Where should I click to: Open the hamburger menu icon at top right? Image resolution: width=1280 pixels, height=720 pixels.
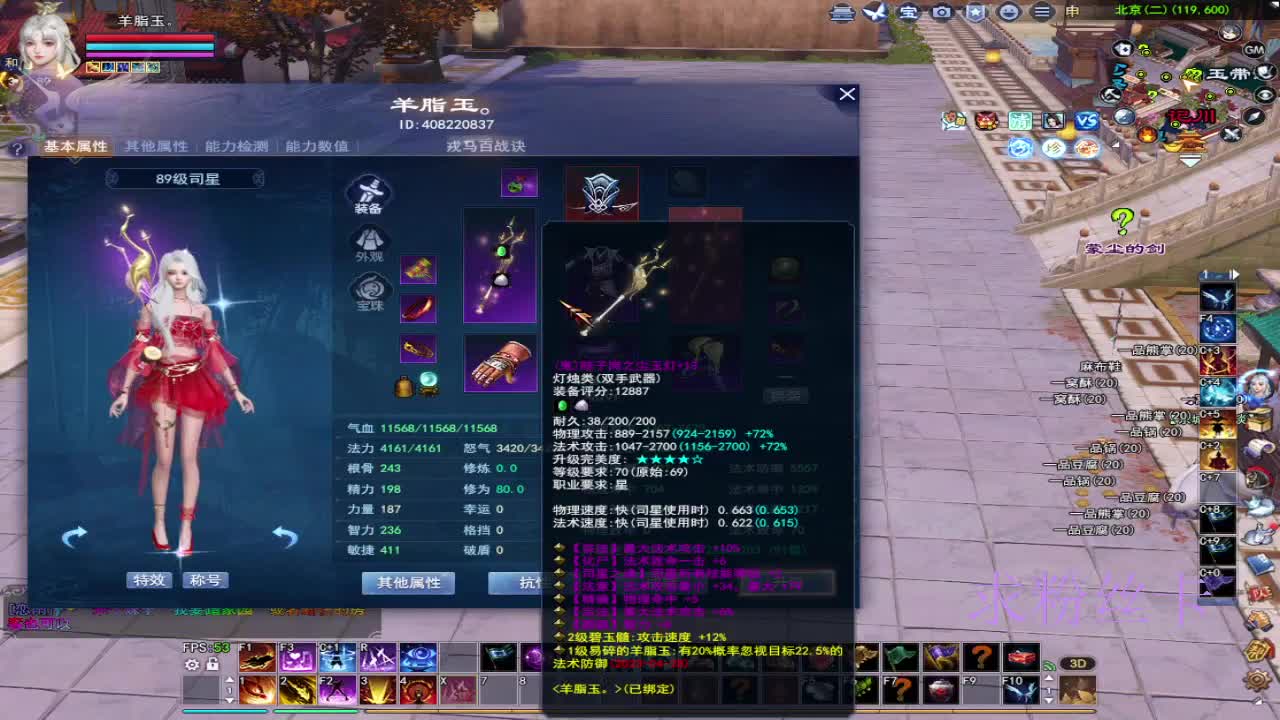1040,14
